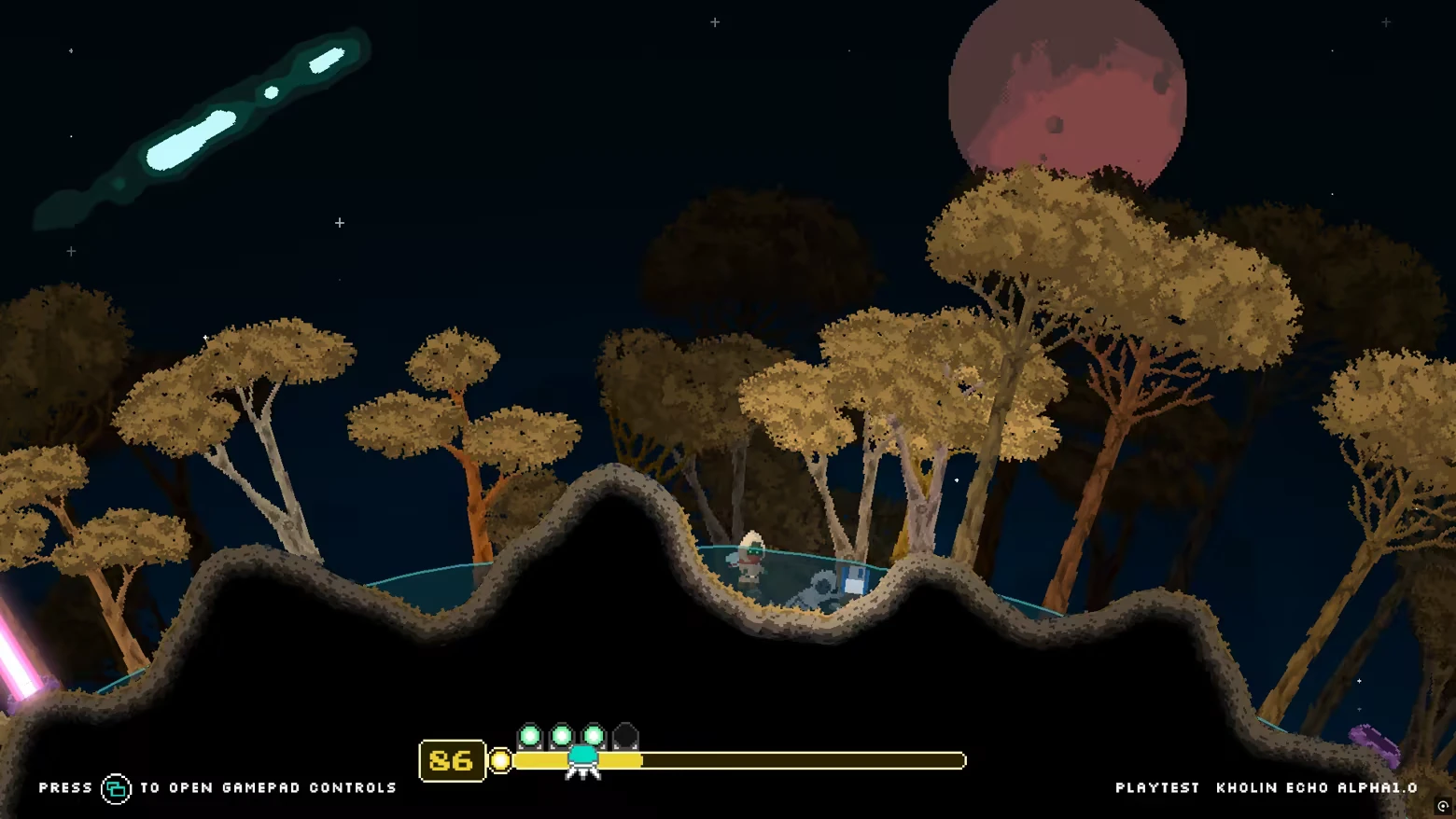The image size is (1456, 819).
Task: Click the PLAYTEST KHOLIN ECHO ALPHA1.0 label
Action: coord(1267,786)
